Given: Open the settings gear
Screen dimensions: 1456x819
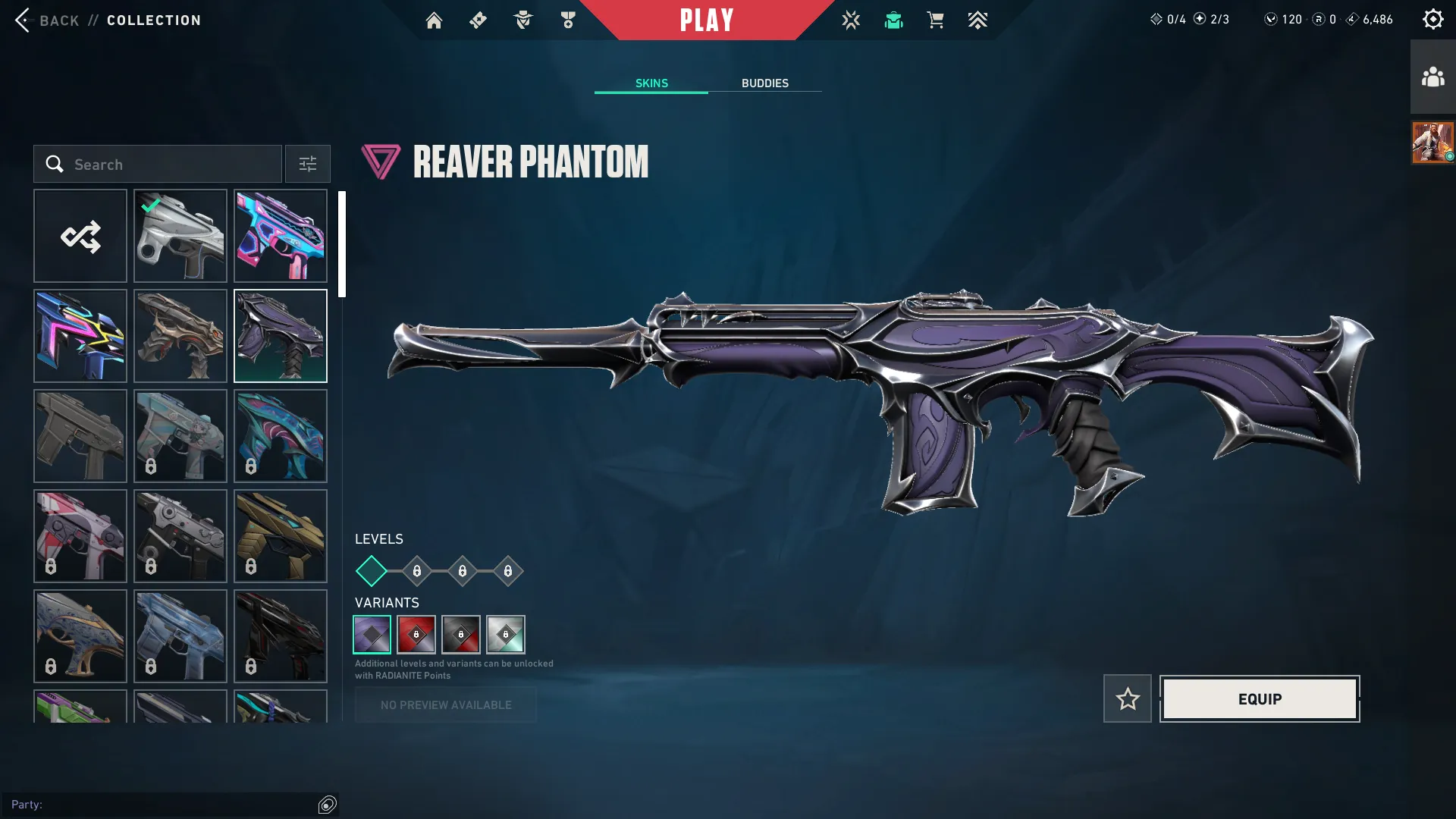Looking at the screenshot, I should point(1432,18).
